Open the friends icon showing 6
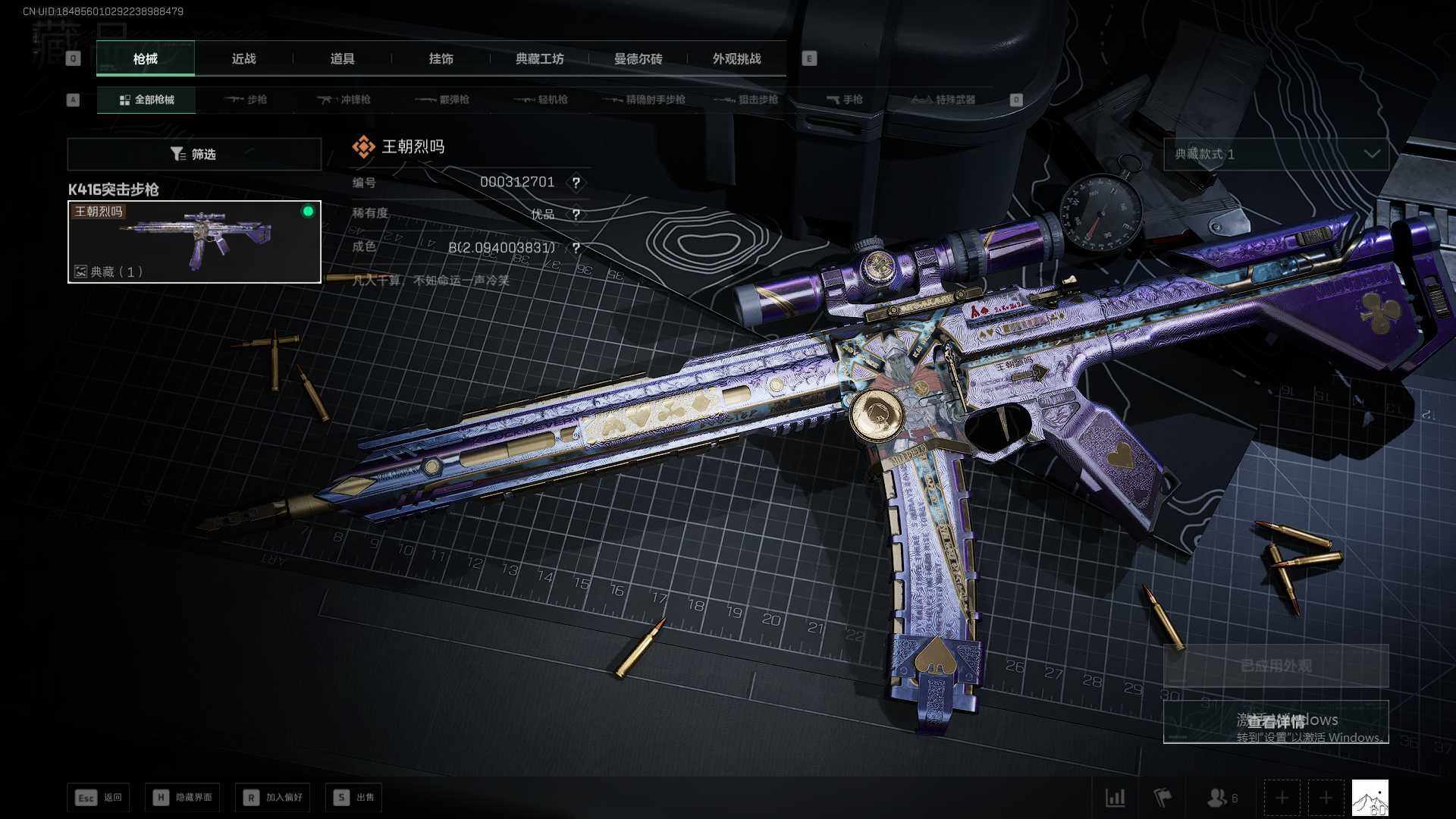 pos(1221,797)
